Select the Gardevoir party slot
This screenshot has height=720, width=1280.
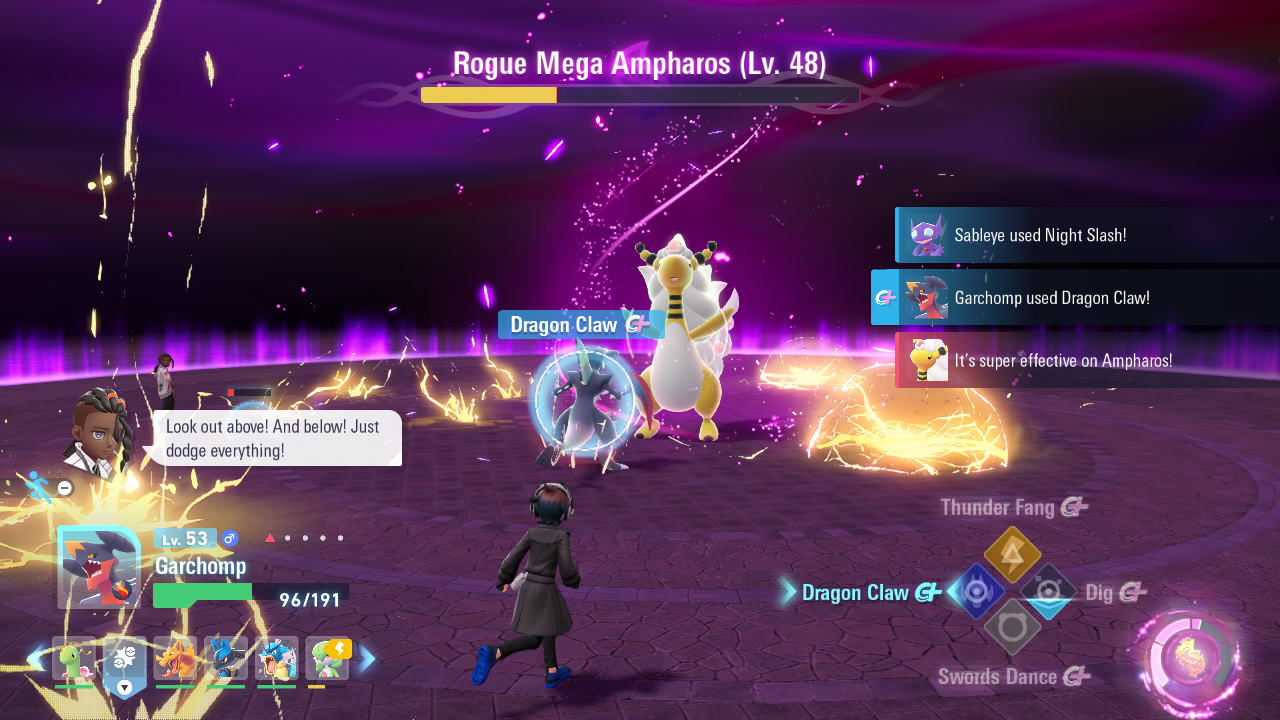coord(327,660)
